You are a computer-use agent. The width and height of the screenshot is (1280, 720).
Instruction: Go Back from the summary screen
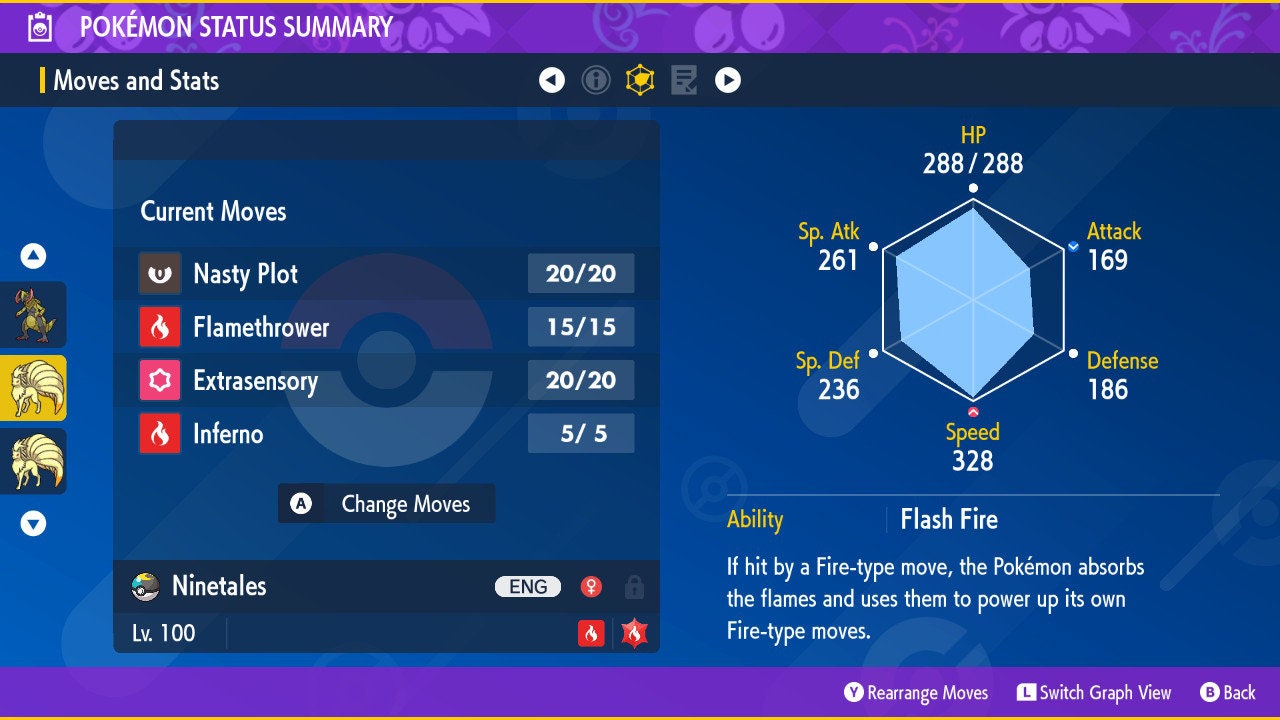point(1228,693)
